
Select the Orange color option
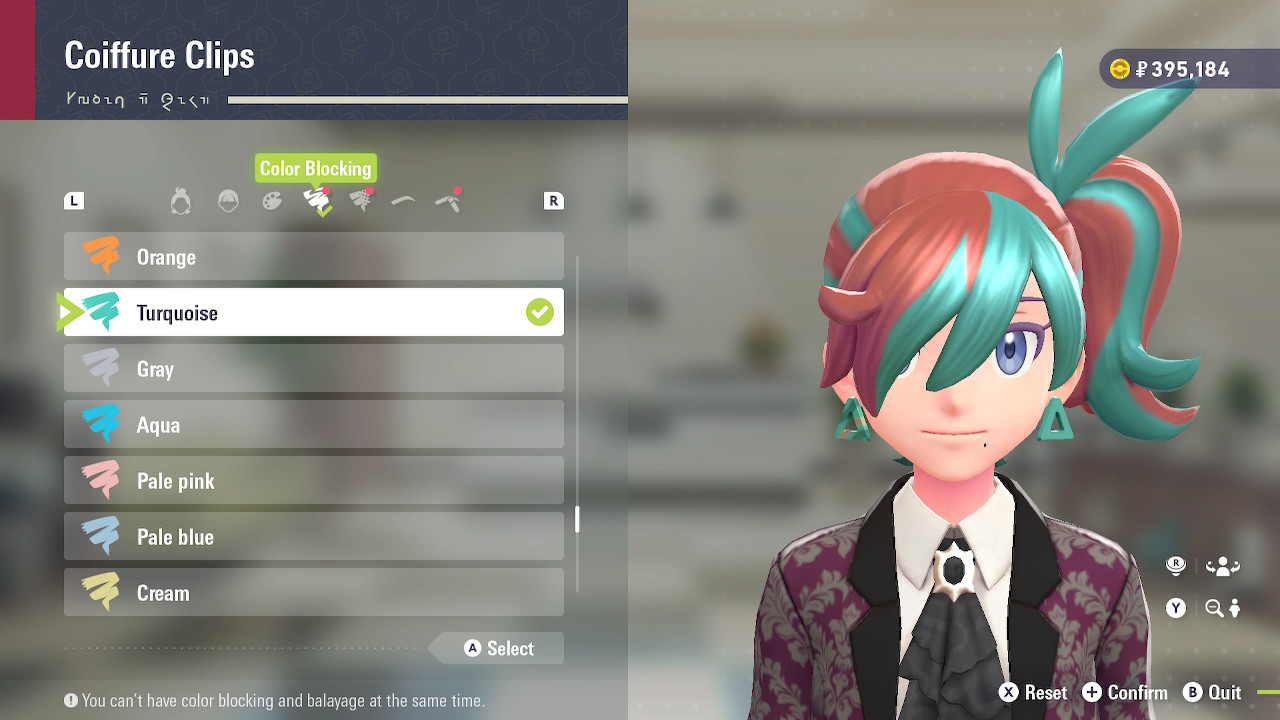coord(313,257)
